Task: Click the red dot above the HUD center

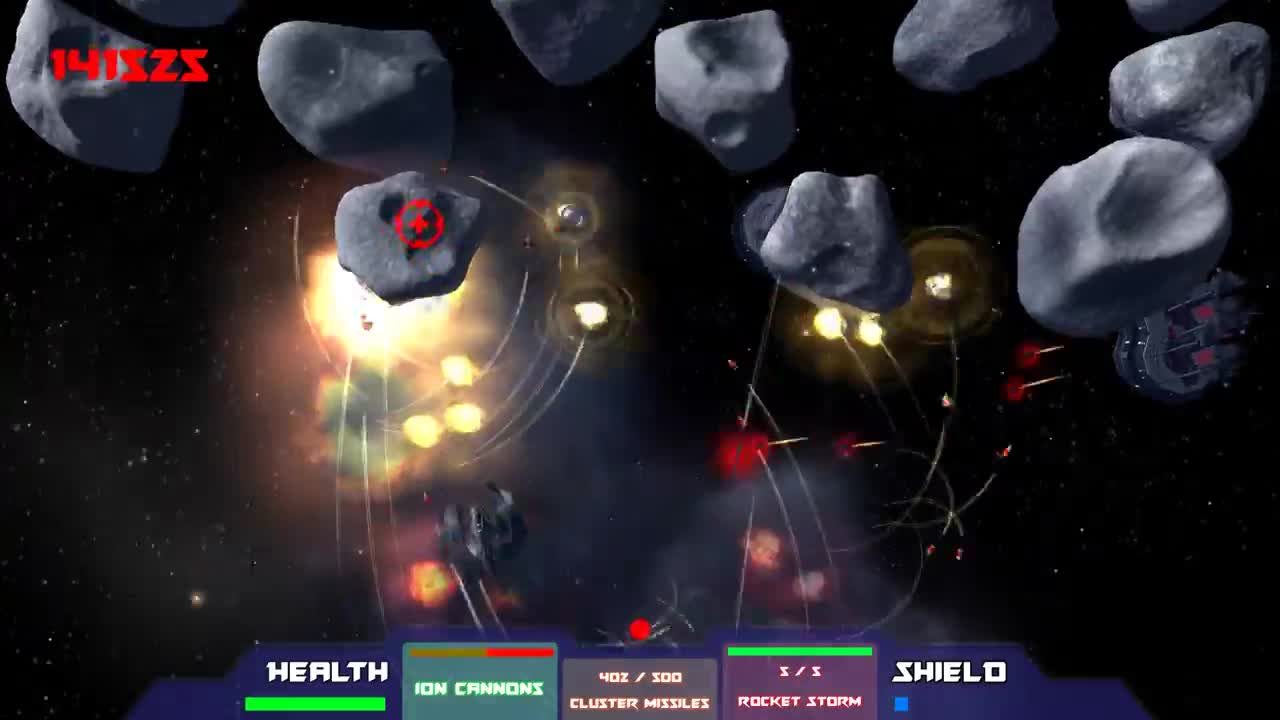Action: coord(639,630)
